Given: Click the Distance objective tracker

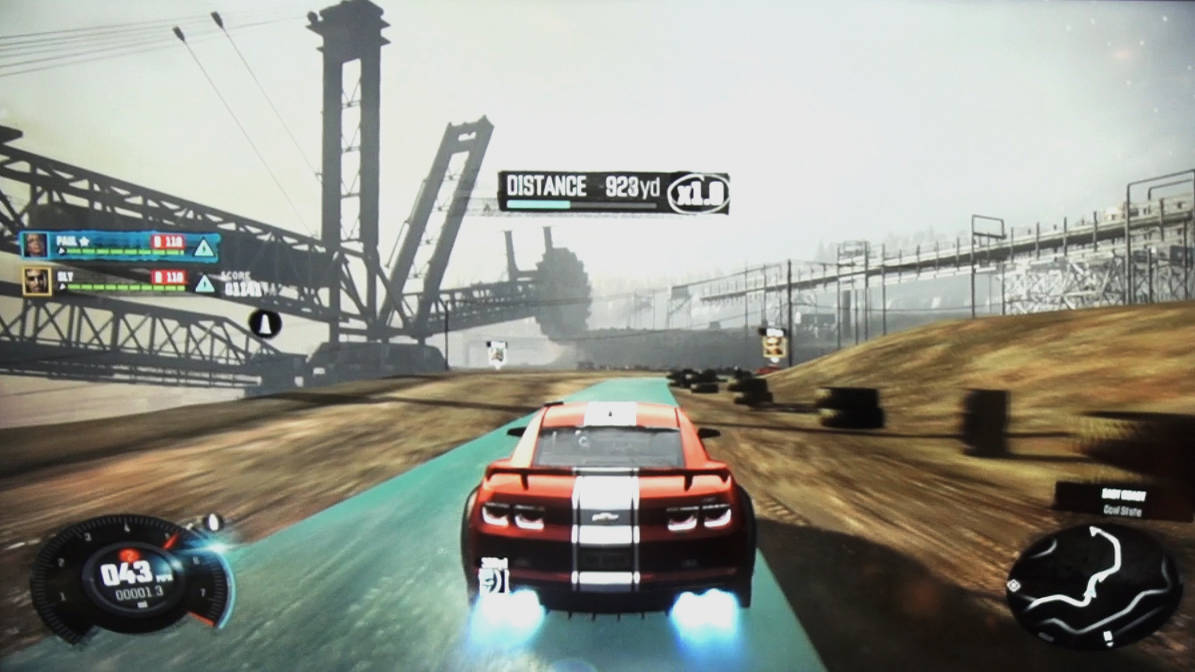Looking at the screenshot, I should point(613,192).
